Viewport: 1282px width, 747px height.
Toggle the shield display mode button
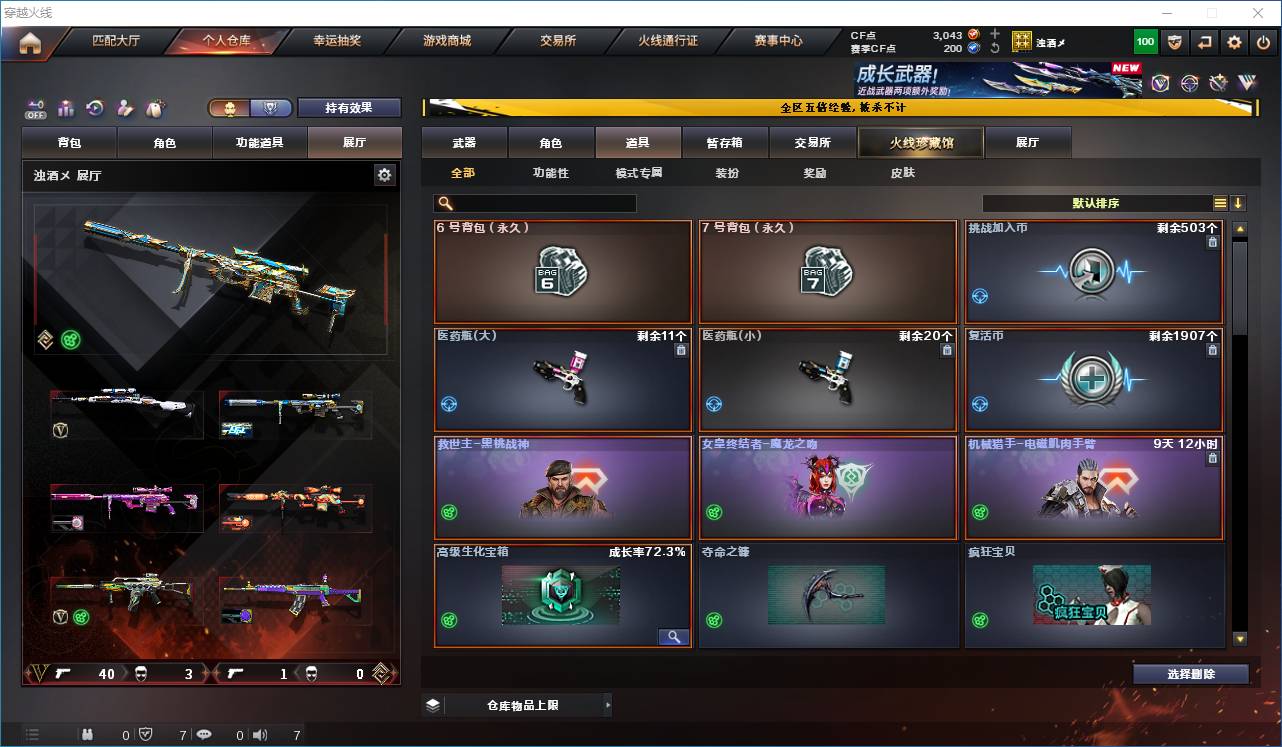[268, 108]
